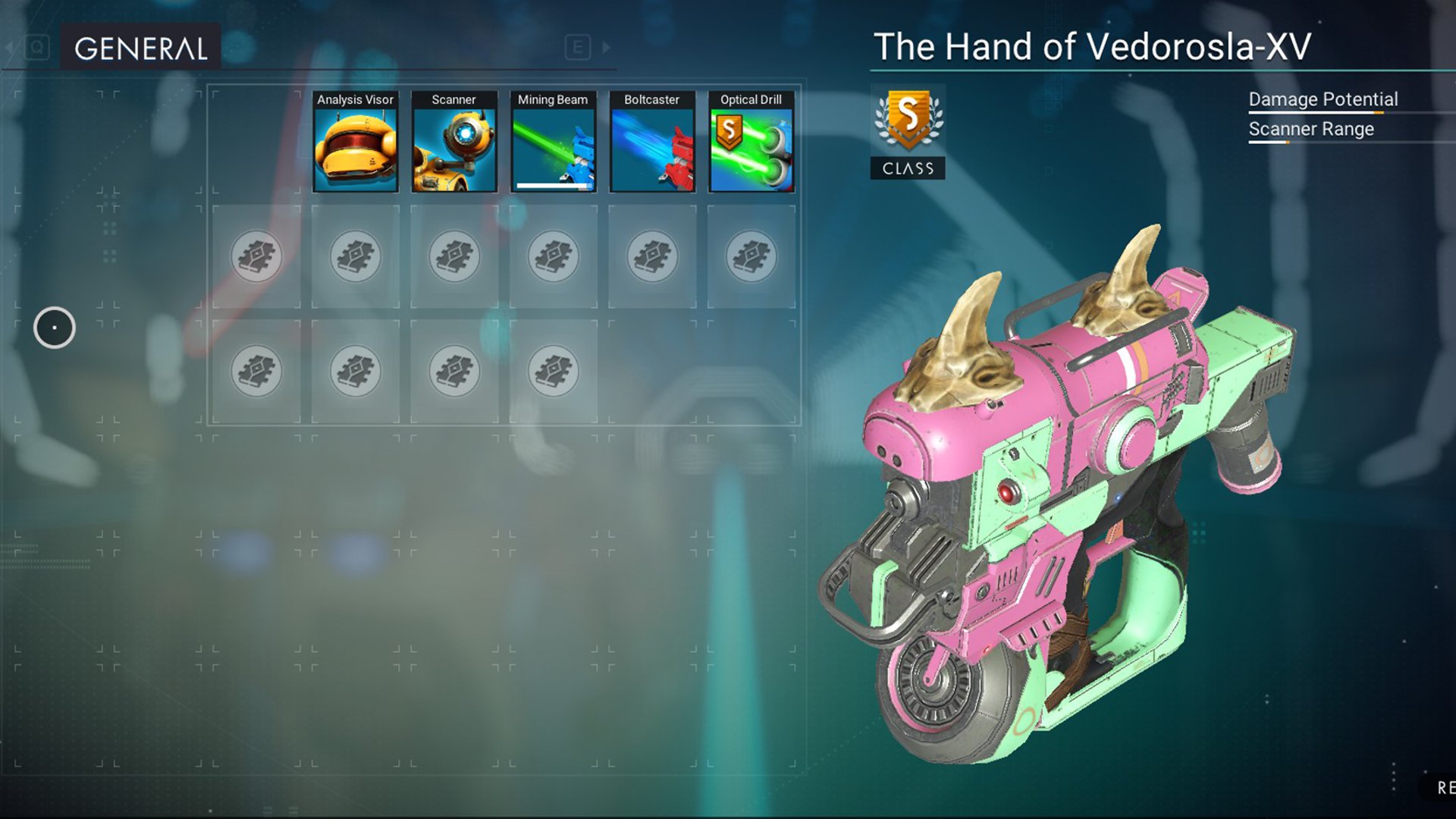This screenshot has width=1456, height=819.
Task: Click the S Class badge
Action: point(908,131)
